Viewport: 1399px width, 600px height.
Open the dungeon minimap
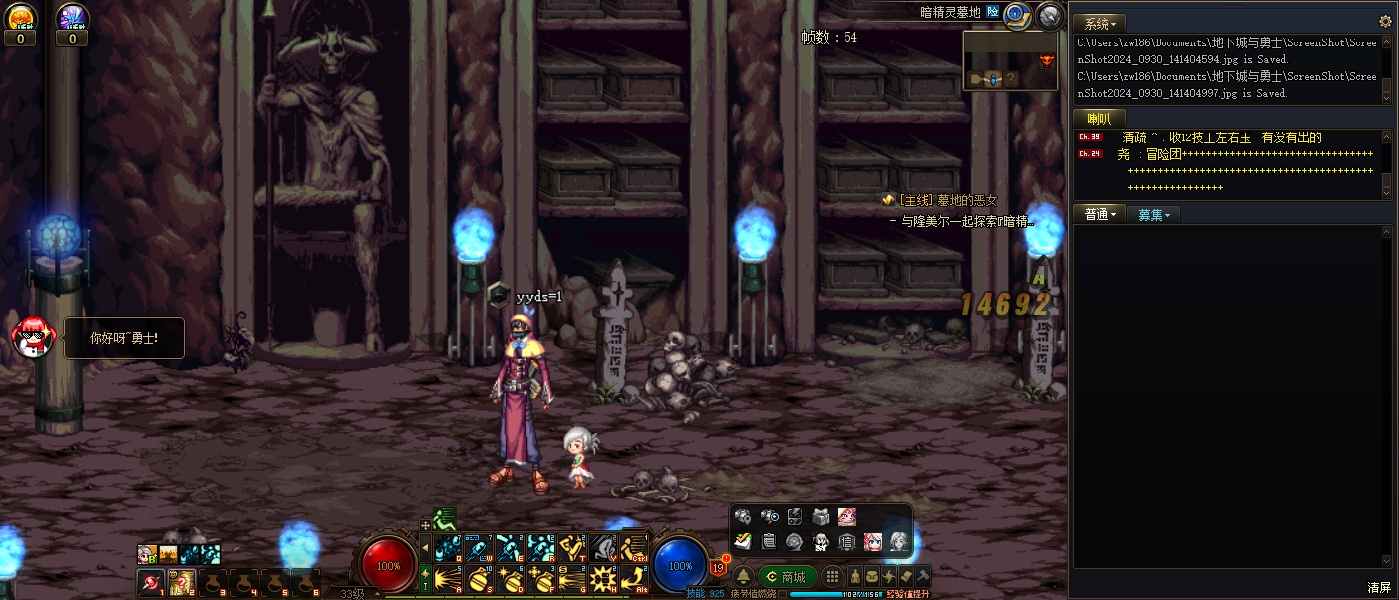click(x=1010, y=61)
